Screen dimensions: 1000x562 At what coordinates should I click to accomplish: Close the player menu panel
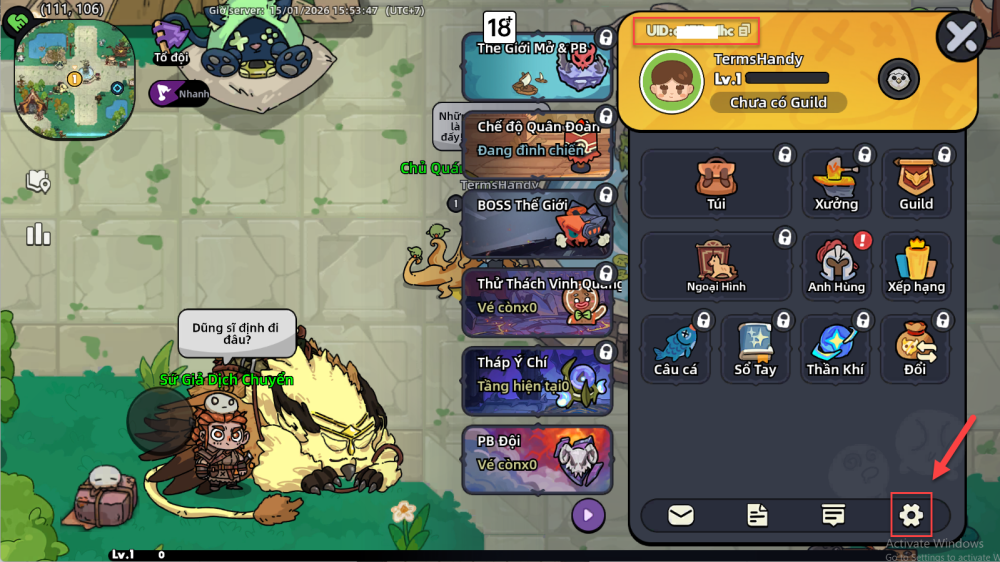coord(961,37)
